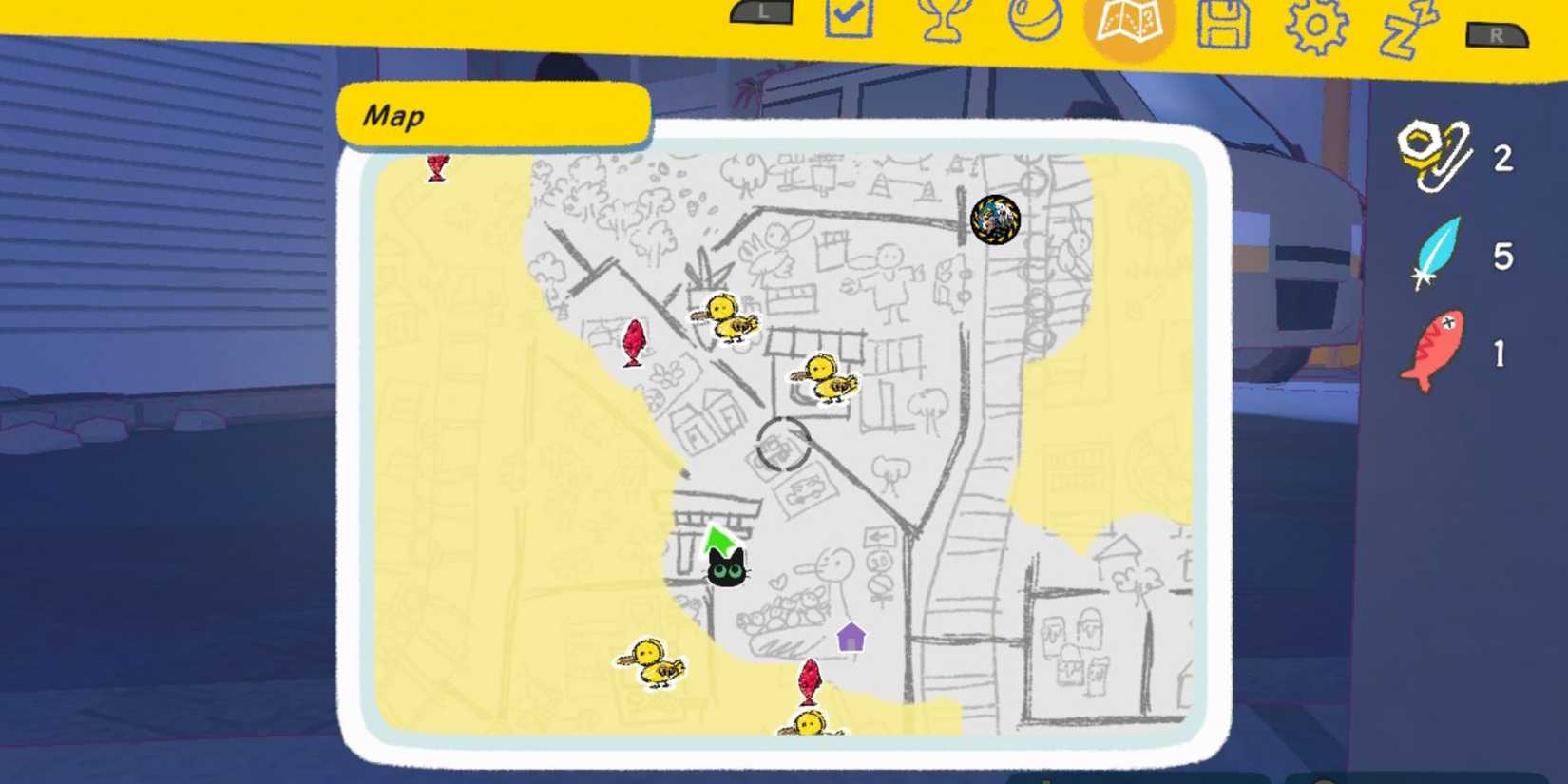Screen dimensions: 1568x784
Task: Click the yellow Map title label
Action: pos(492,116)
